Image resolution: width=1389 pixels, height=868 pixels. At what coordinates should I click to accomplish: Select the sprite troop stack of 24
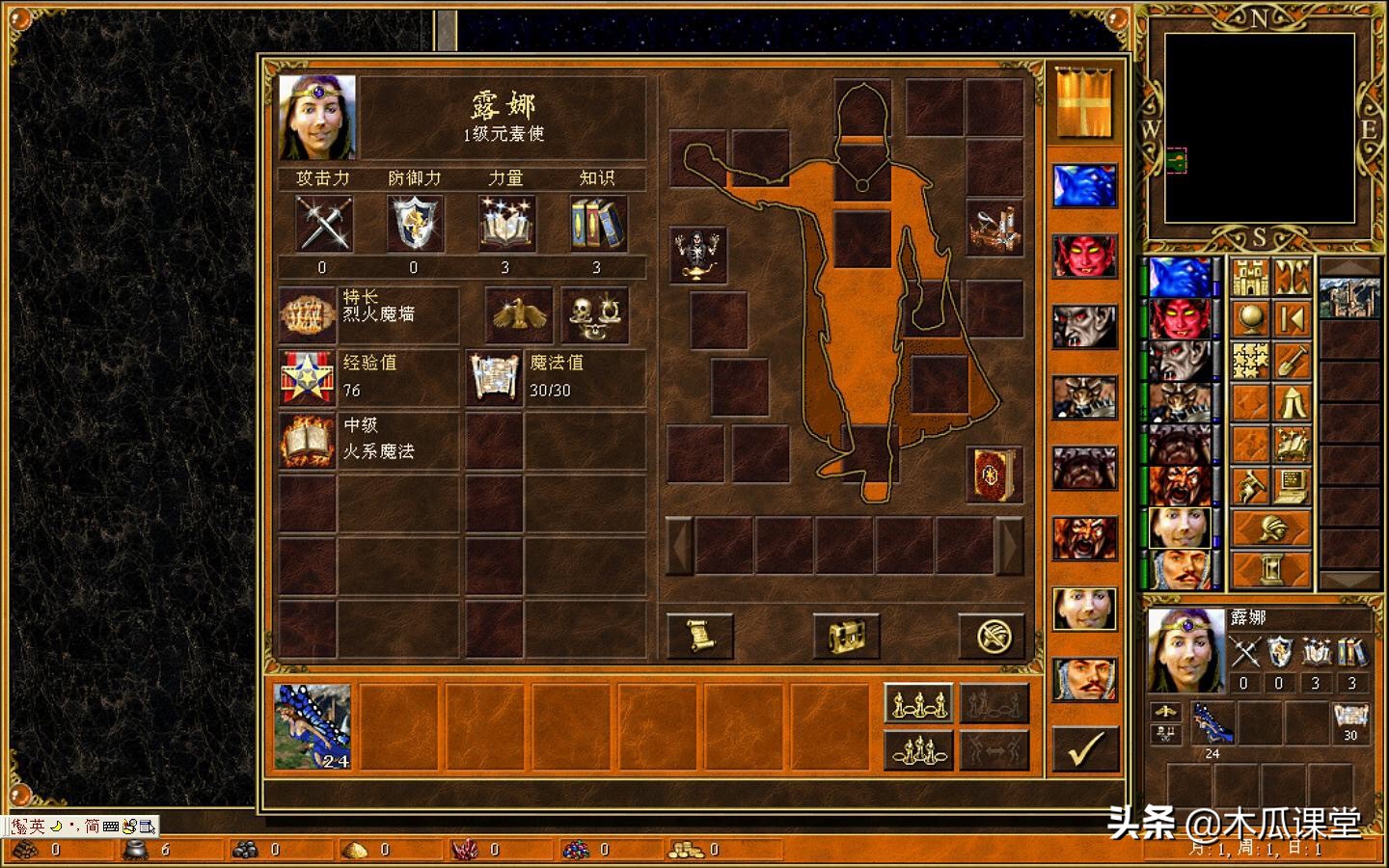tap(312, 726)
